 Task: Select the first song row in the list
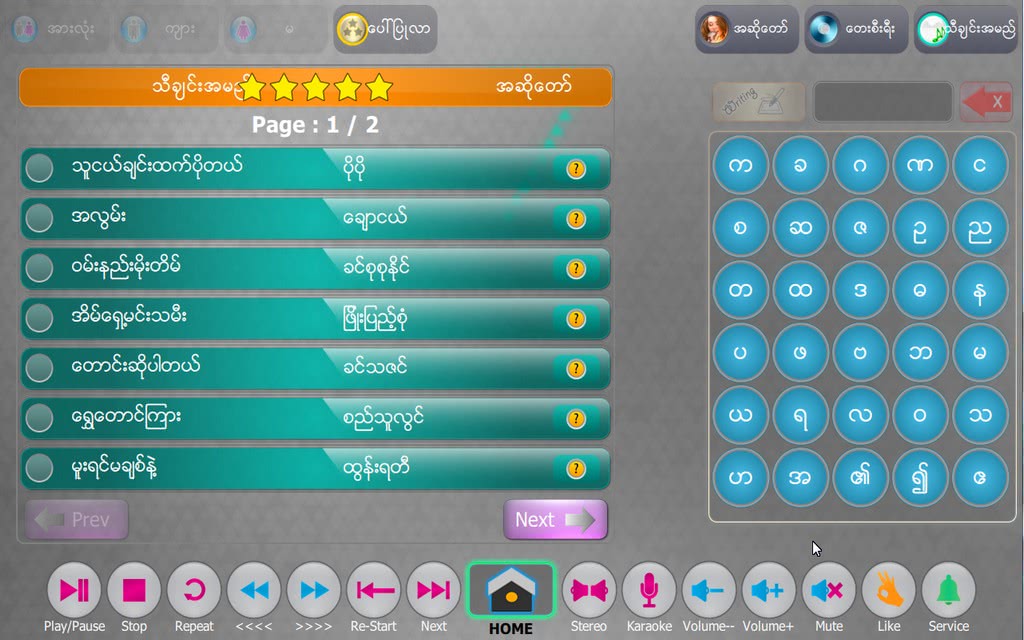click(315, 168)
